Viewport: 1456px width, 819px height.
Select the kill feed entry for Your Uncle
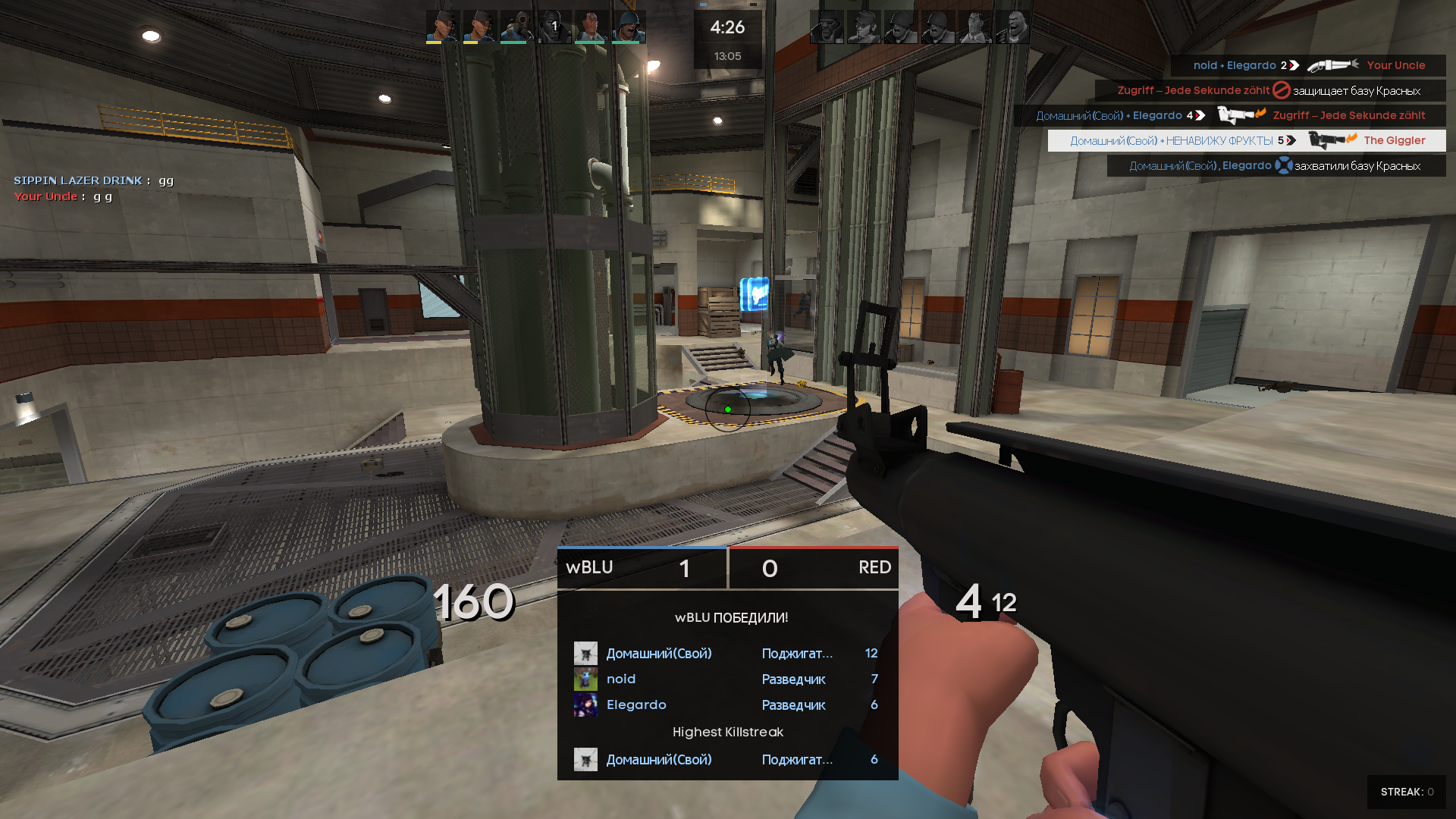point(1308,66)
